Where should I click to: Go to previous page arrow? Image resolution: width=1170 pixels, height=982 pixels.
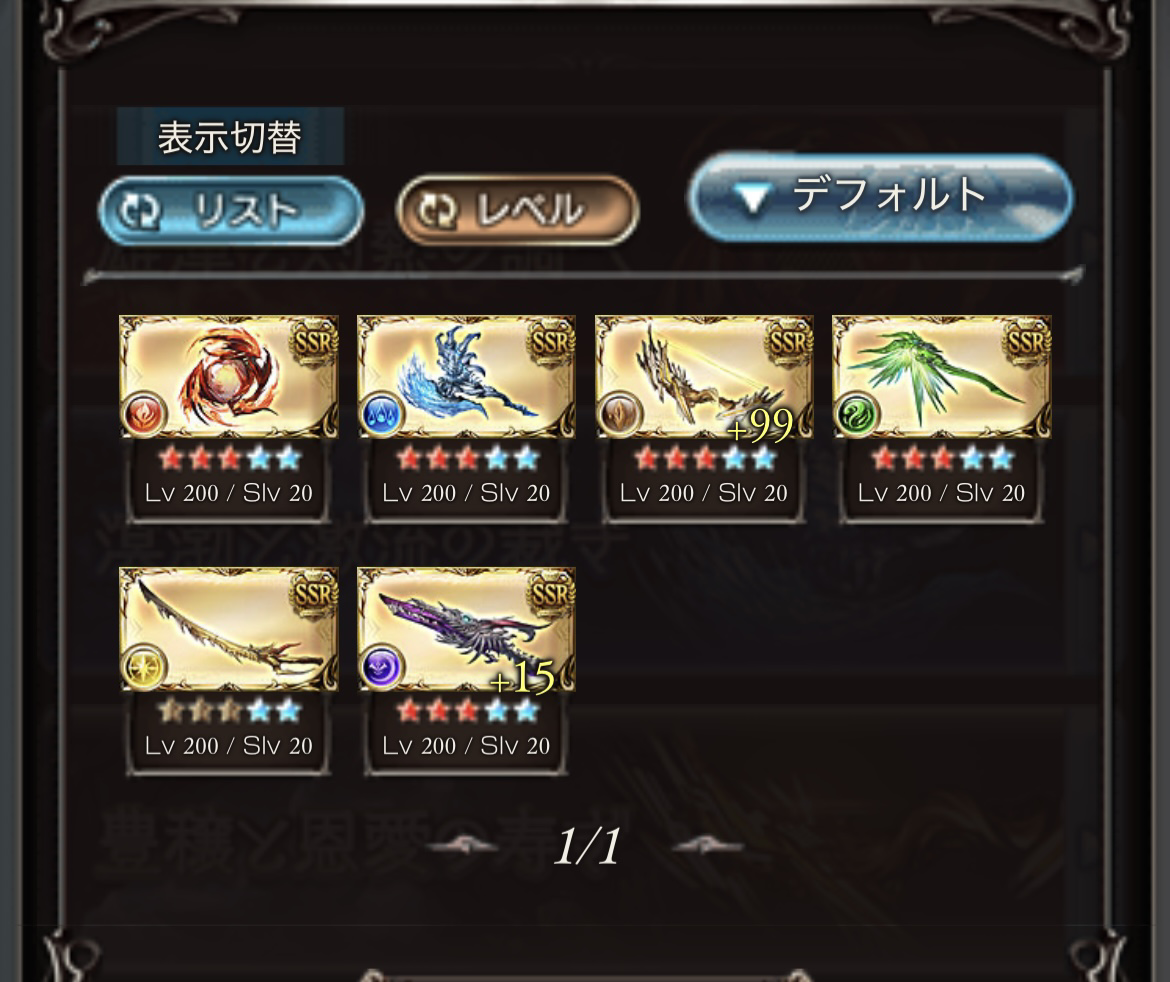pos(462,847)
